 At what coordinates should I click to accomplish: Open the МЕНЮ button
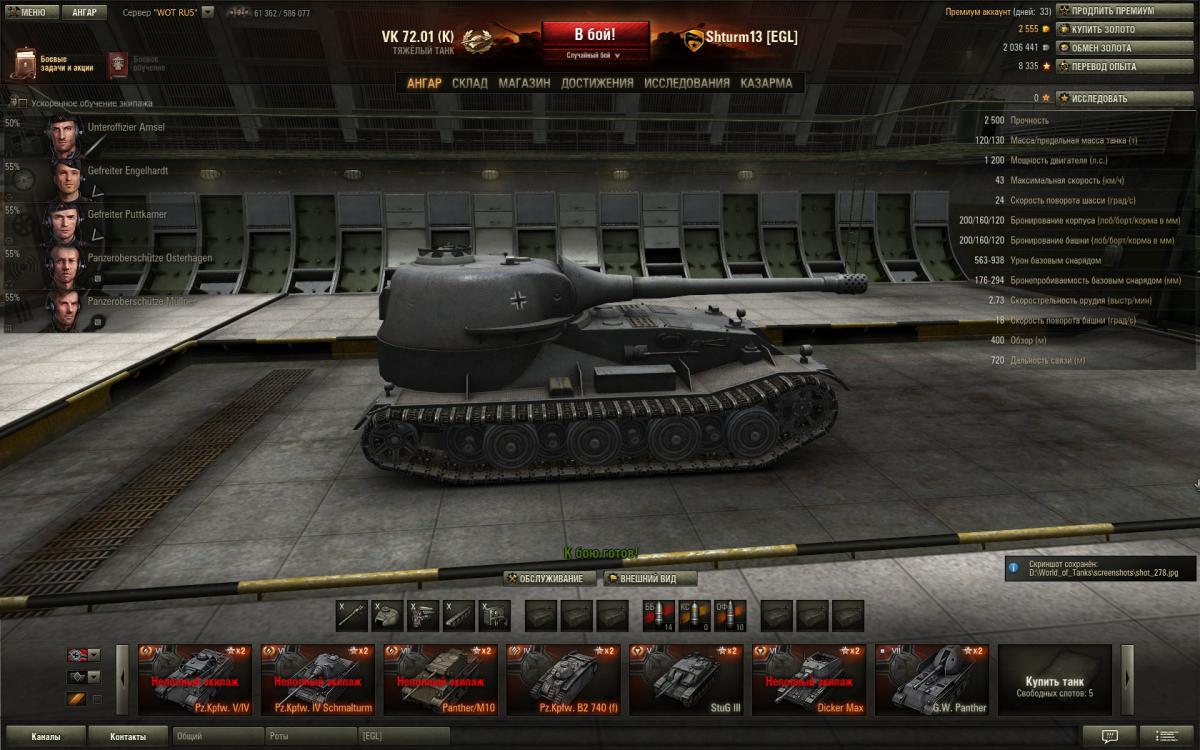pos(32,13)
